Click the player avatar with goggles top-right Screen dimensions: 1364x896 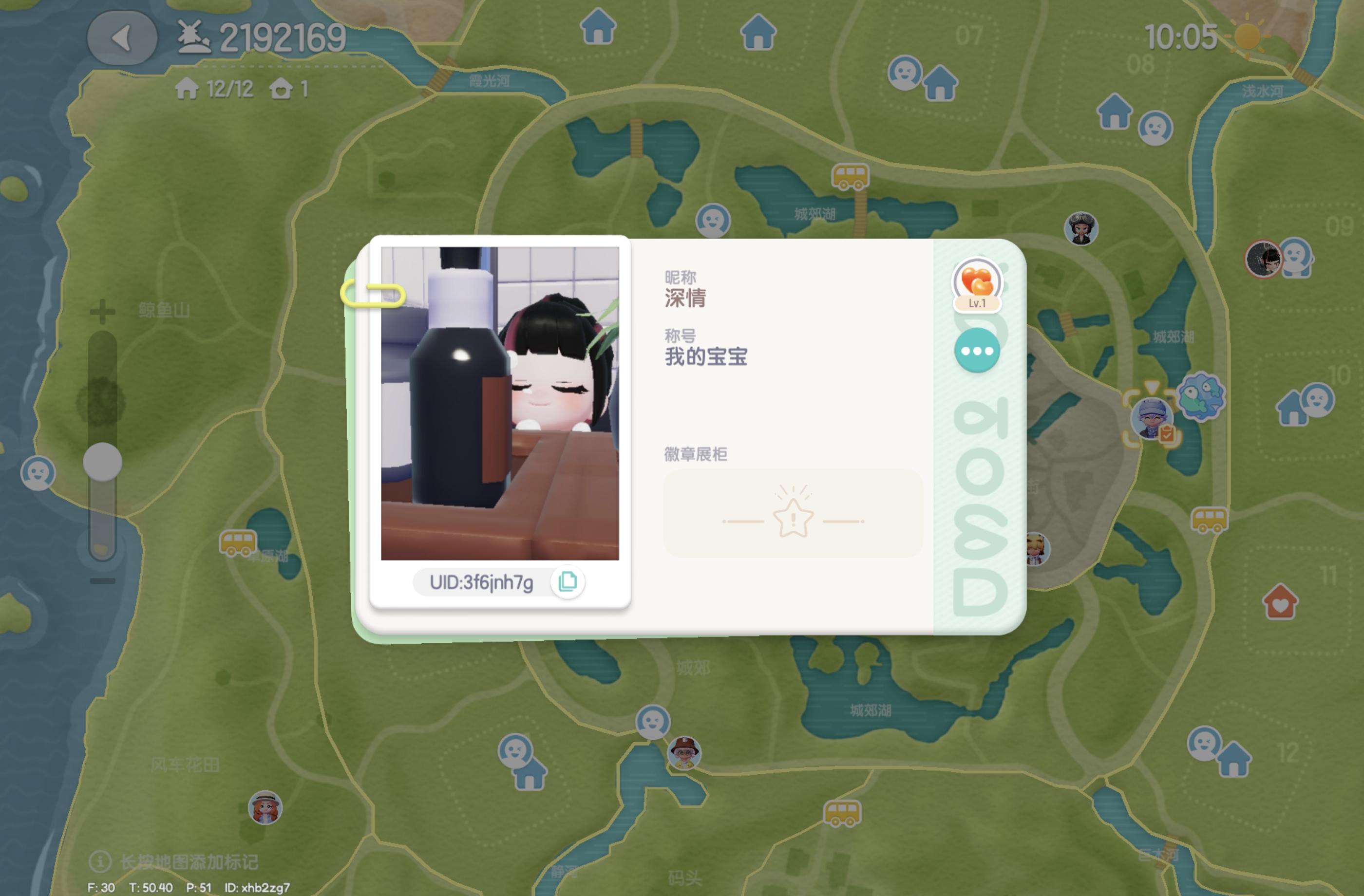click(1081, 230)
